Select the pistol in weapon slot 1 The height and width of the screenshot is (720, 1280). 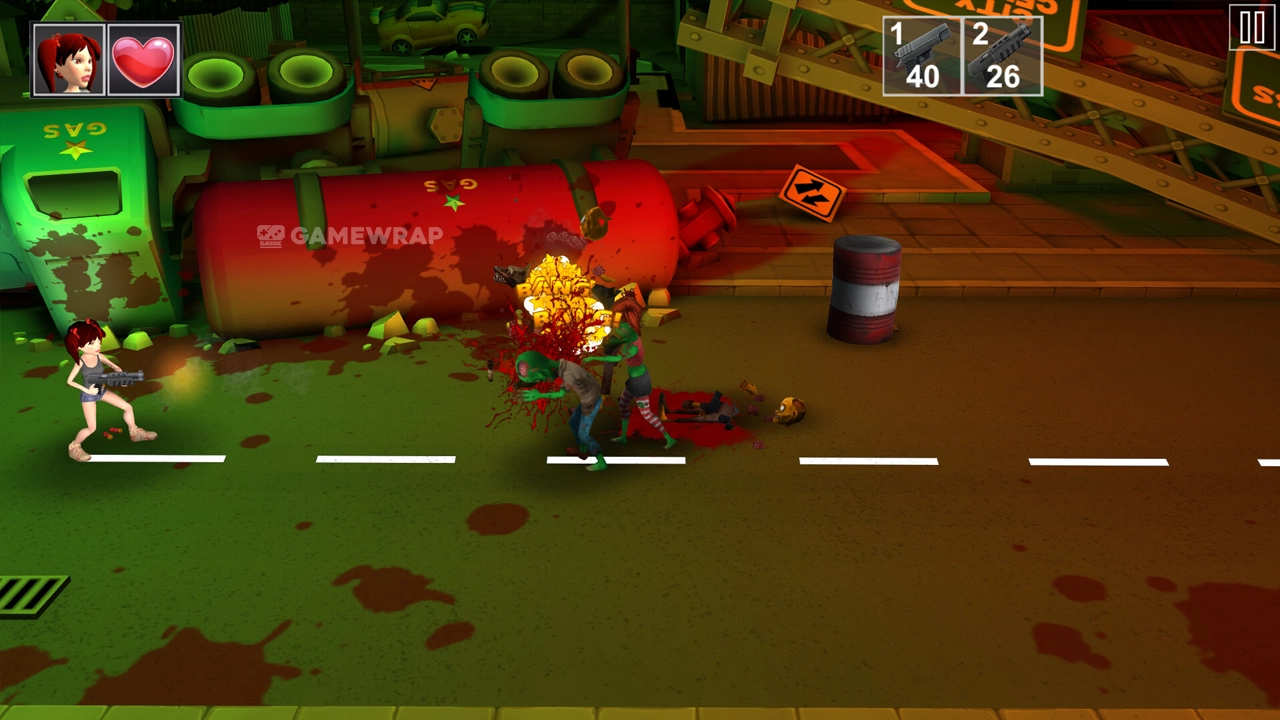[922, 56]
